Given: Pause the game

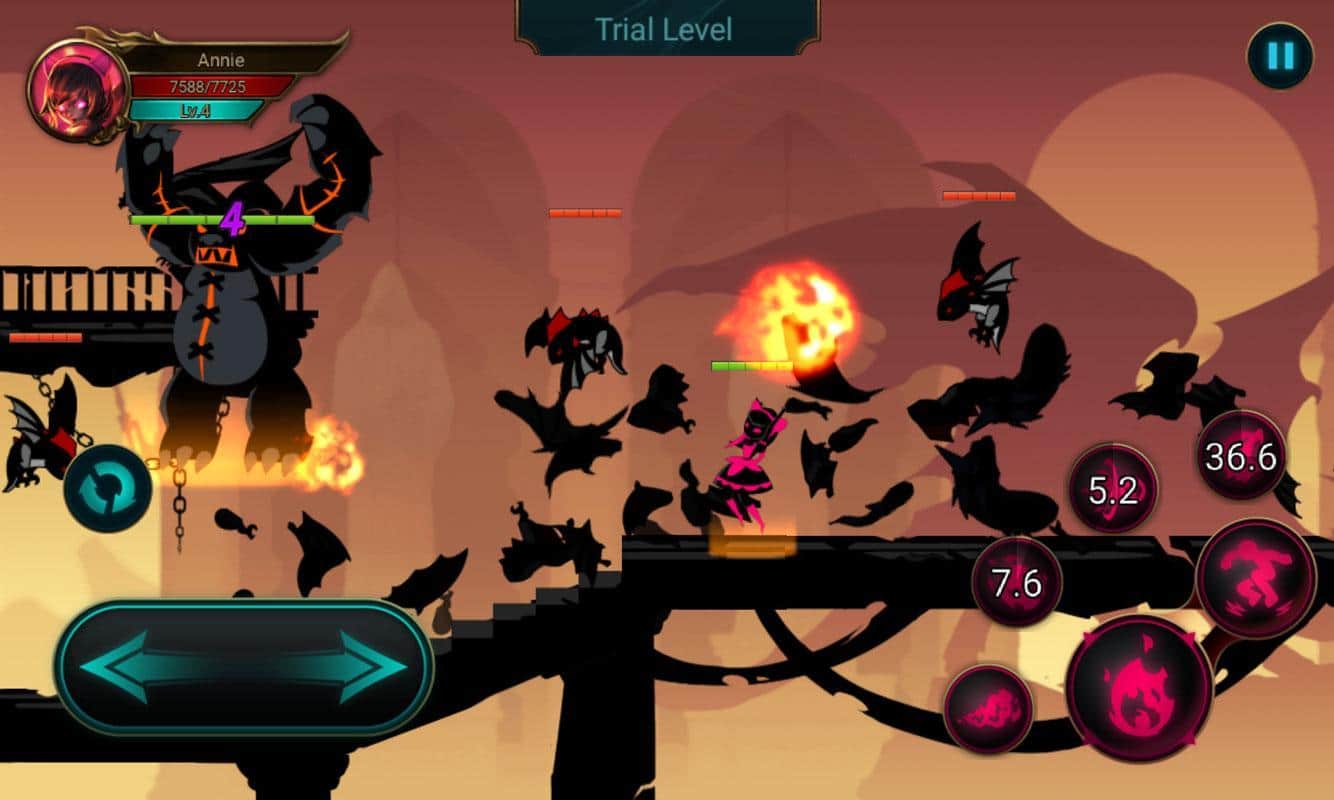Looking at the screenshot, I should point(1280,56).
